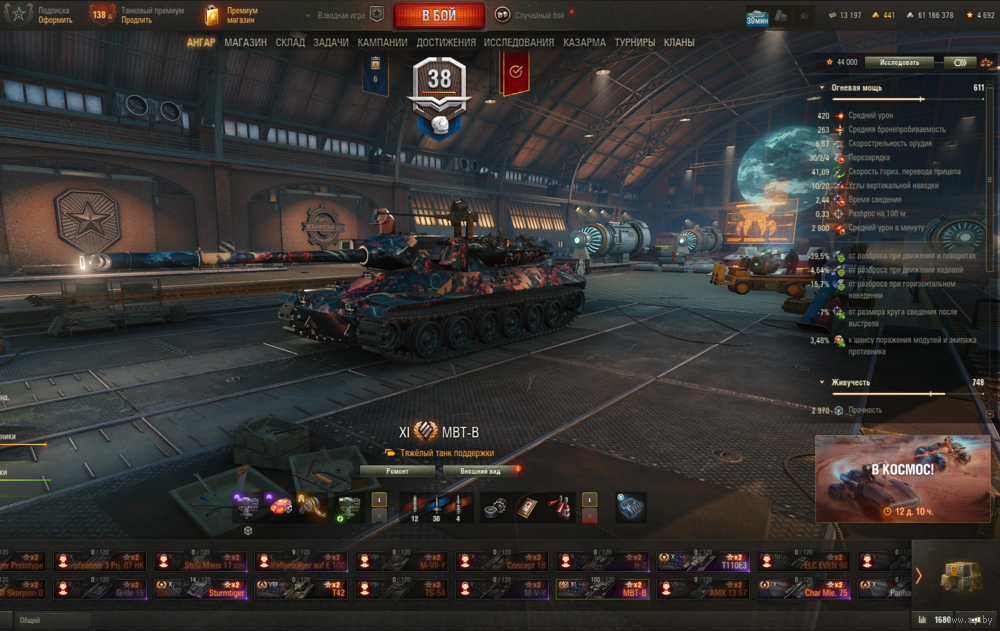The height and width of the screenshot is (631, 1000).
Task: Open the Танковый премиум Продлить option
Action: point(136,15)
